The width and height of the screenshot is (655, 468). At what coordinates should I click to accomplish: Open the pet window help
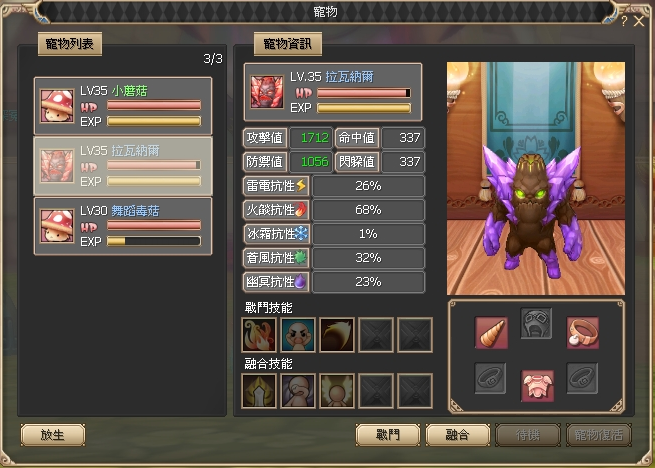click(x=624, y=20)
